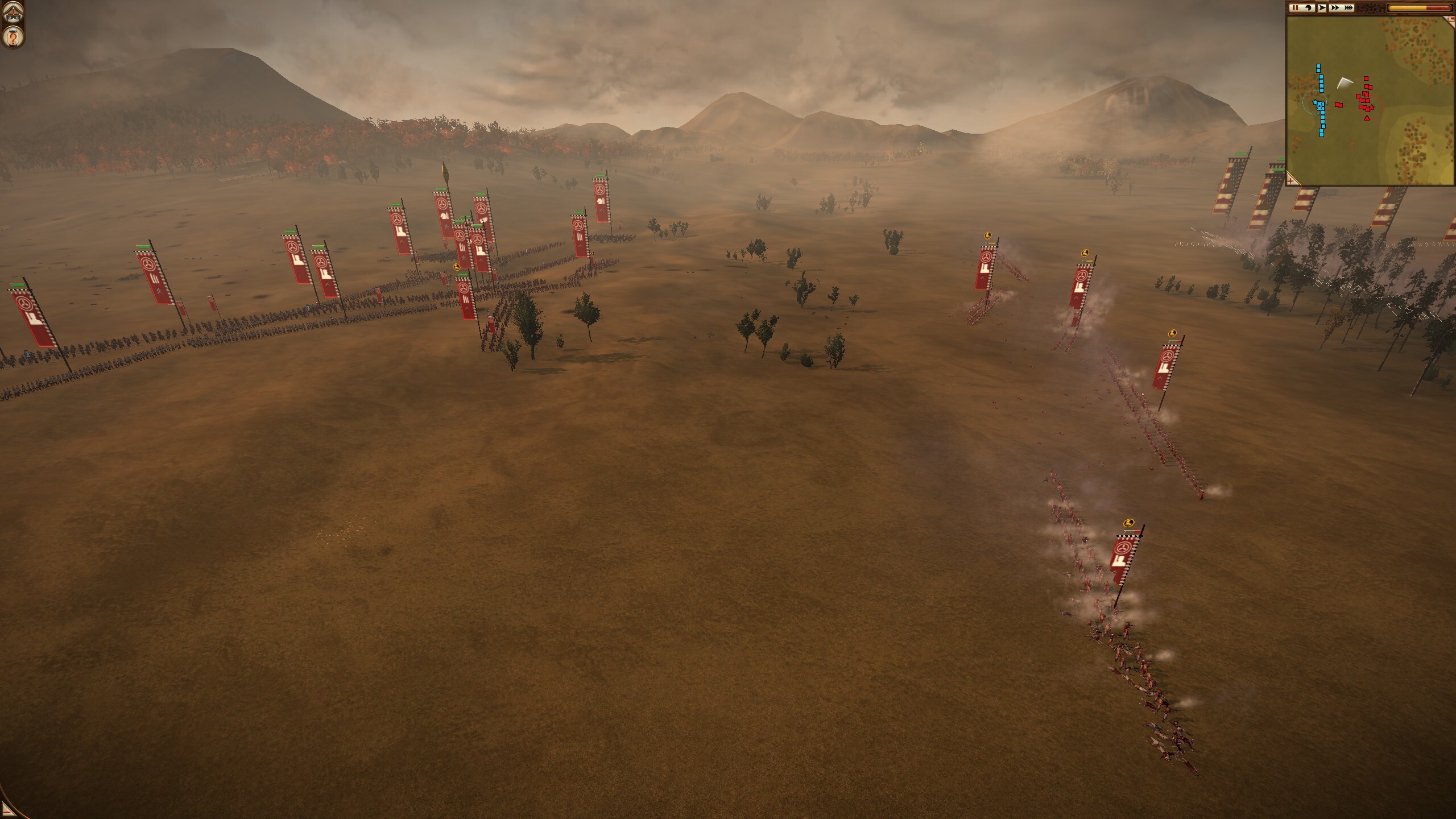Zoom in minimap with plus corner
The height and width of the screenshot is (819, 1456).
tap(1292, 180)
